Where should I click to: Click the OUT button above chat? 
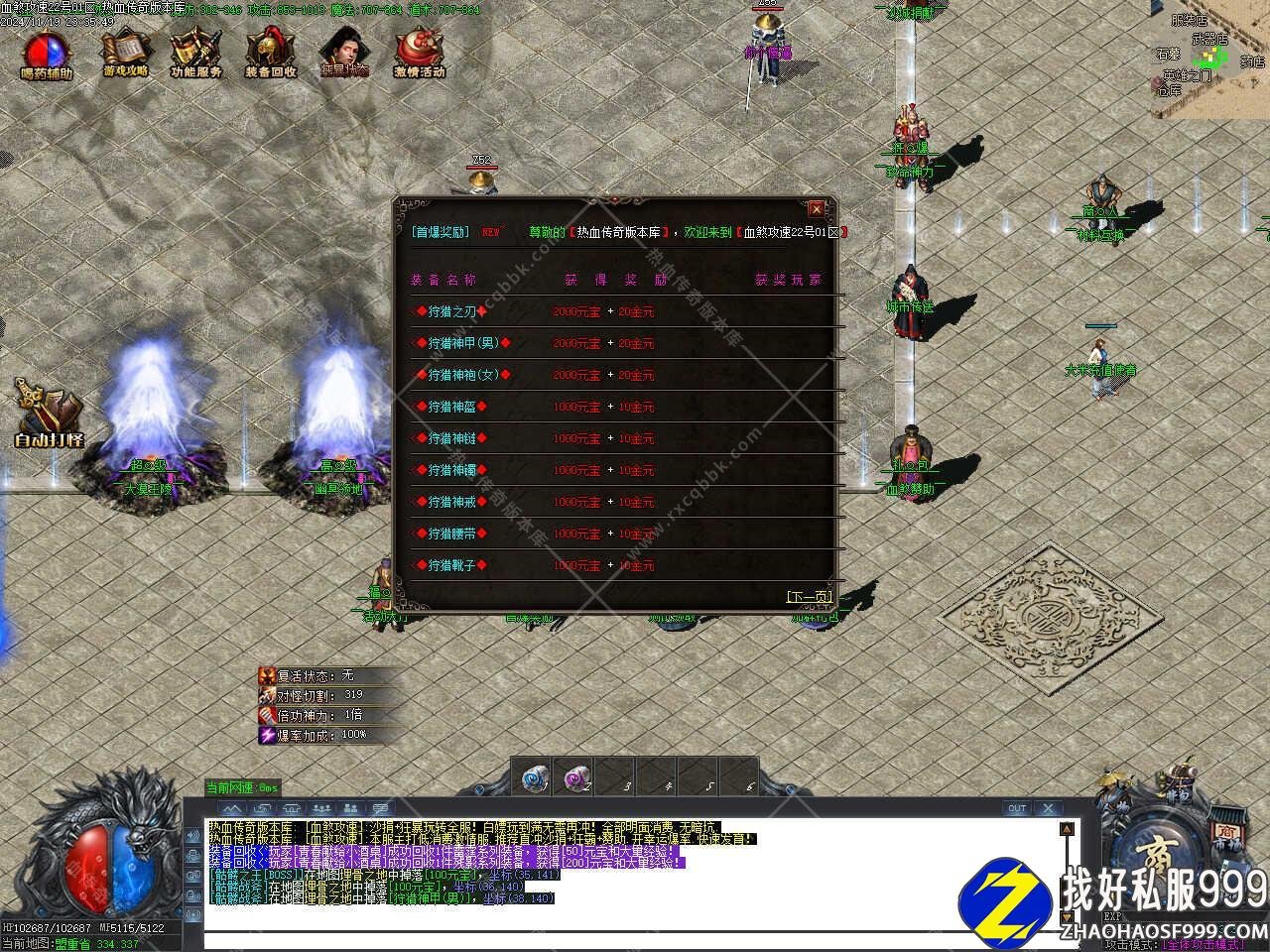click(1017, 808)
